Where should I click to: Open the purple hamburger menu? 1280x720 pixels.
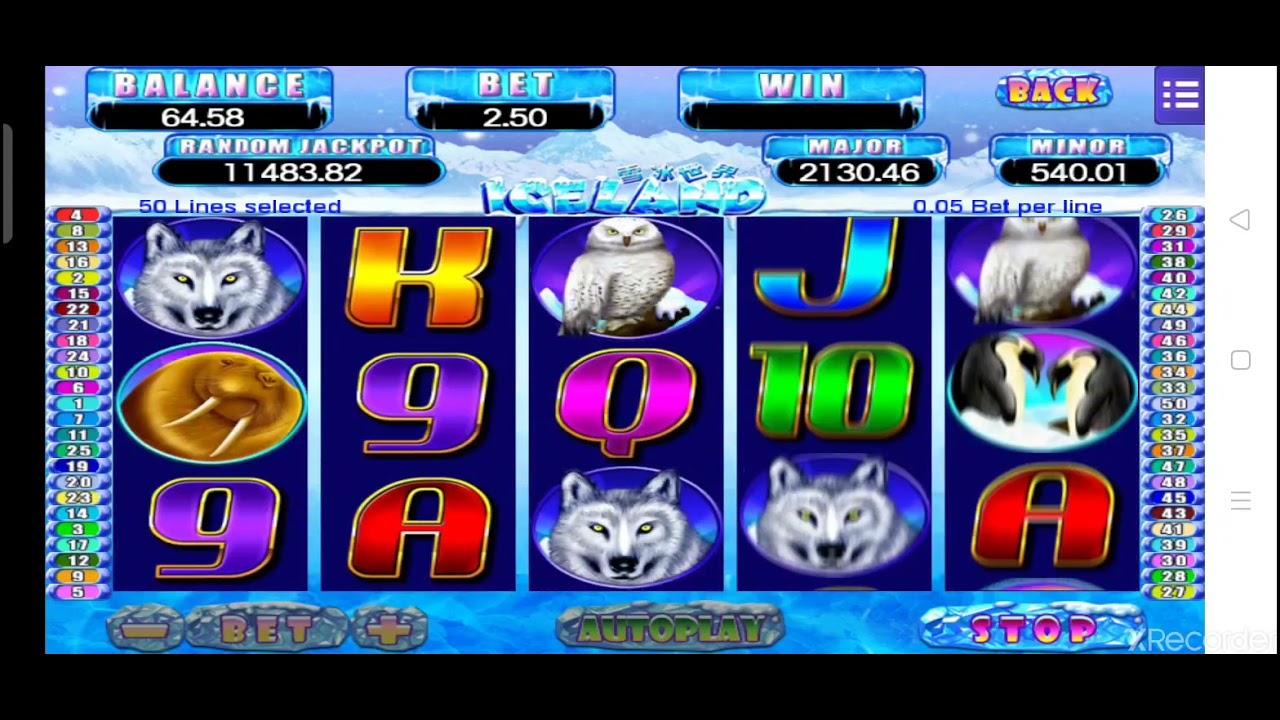(x=1180, y=95)
